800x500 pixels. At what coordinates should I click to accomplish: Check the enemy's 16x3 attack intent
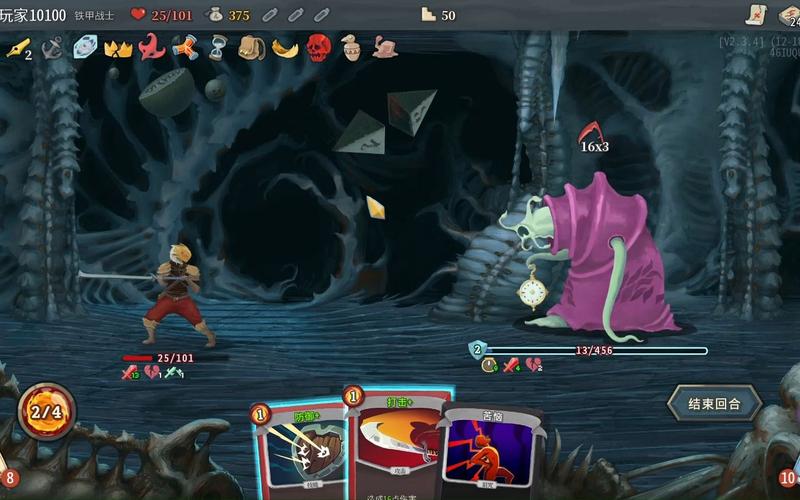coord(593,137)
